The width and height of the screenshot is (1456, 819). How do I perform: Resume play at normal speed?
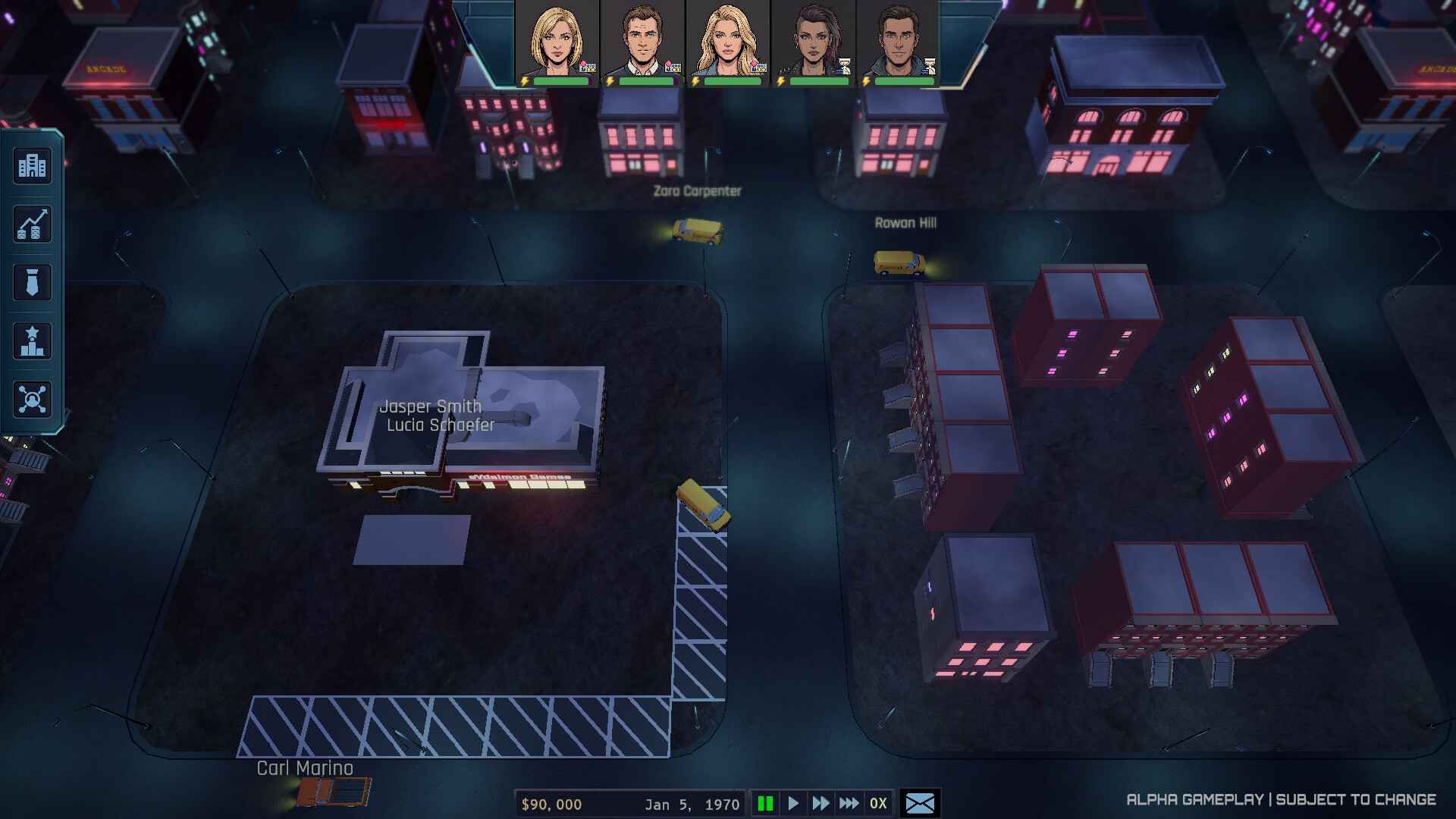tap(792, 803)
